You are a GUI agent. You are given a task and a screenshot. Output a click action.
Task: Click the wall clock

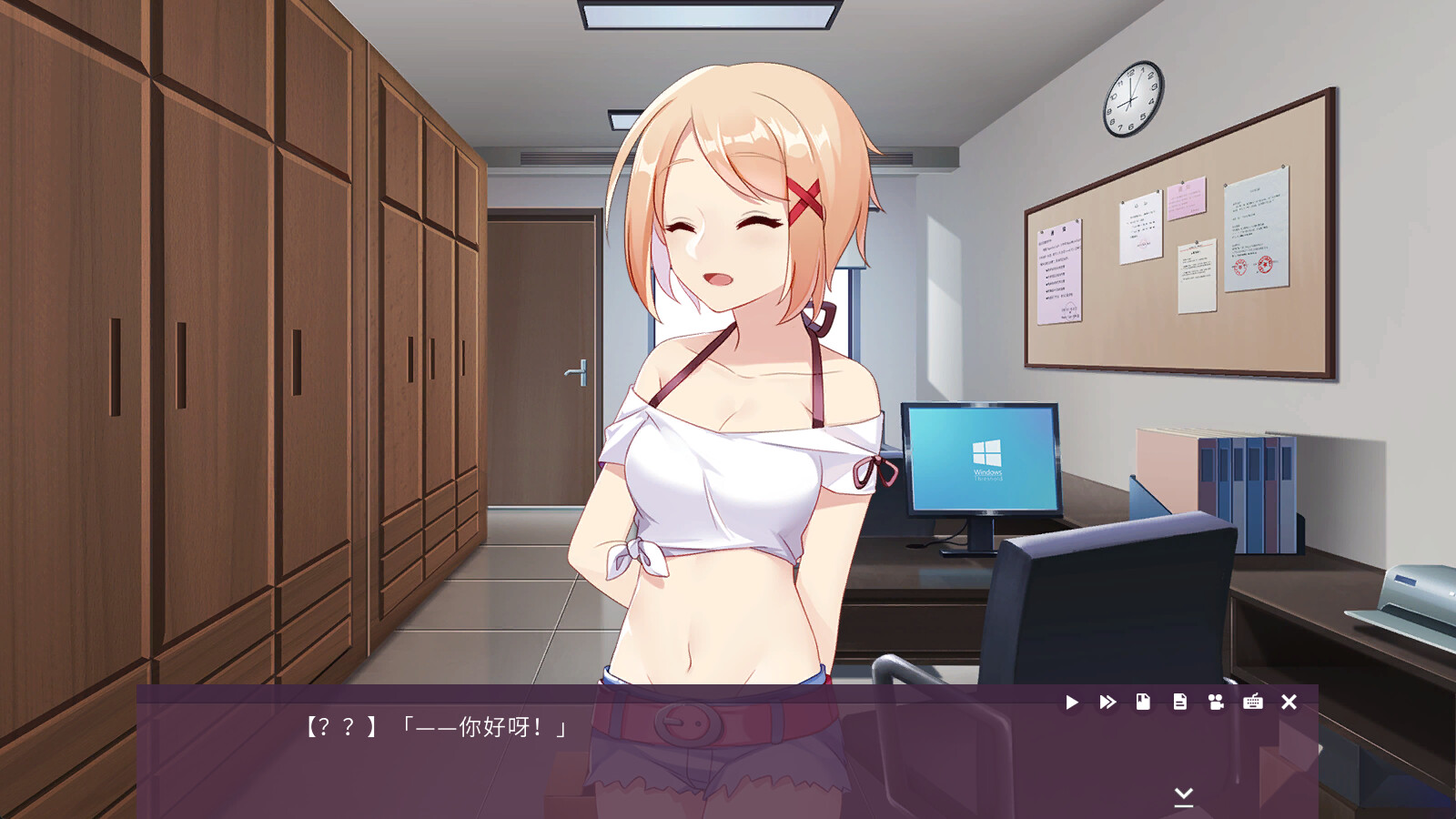[x=1131, y=100]
